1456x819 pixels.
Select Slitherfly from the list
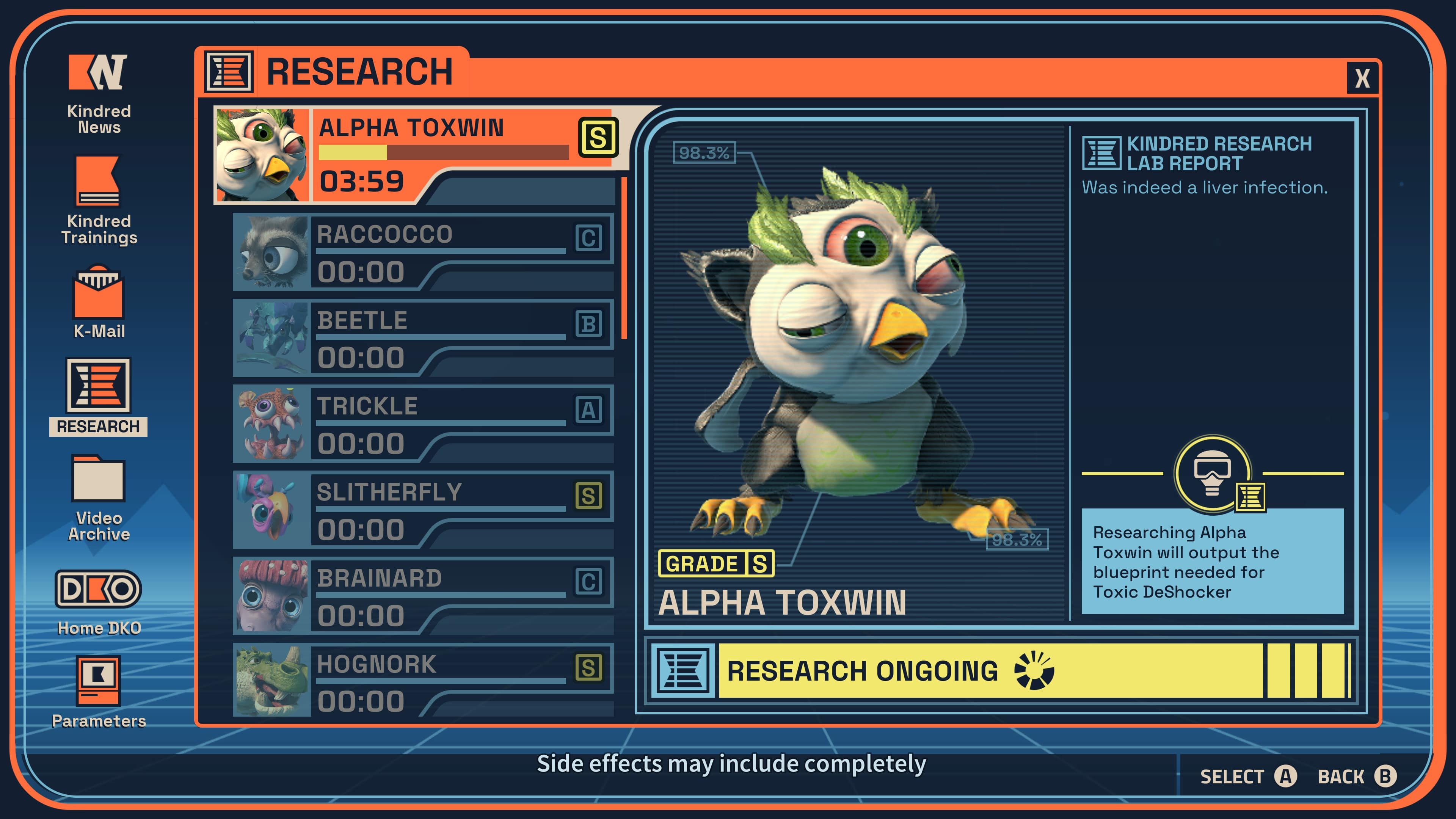point(423,510)
